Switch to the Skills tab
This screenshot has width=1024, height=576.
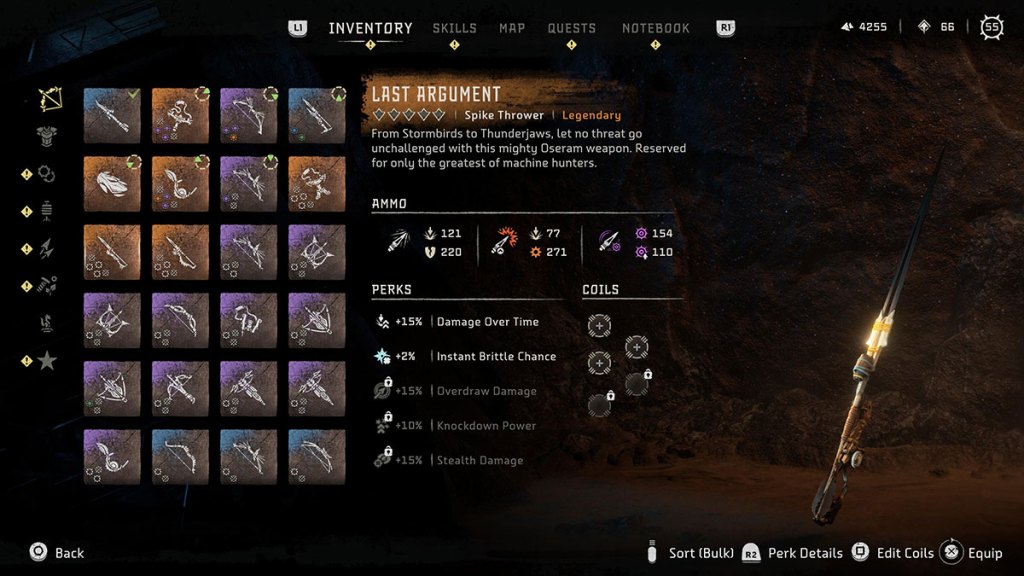point(454,28)
